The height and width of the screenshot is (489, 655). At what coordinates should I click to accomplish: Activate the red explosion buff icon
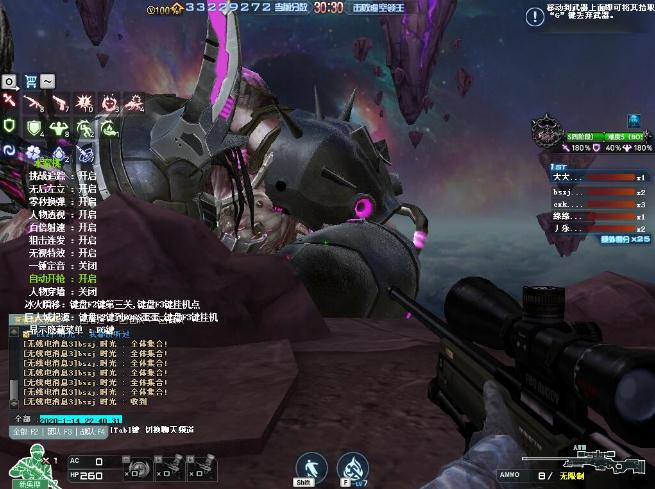[83, 102]
